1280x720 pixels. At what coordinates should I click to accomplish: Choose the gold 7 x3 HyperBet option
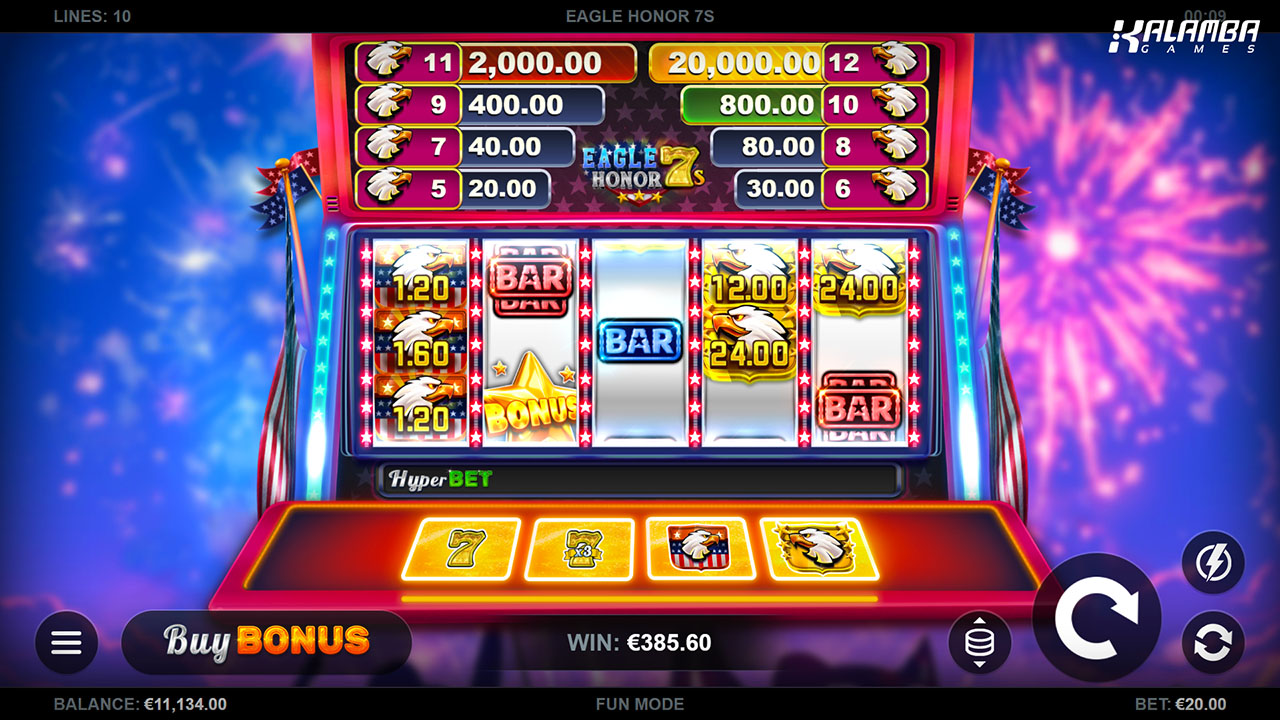click(580, 548)
